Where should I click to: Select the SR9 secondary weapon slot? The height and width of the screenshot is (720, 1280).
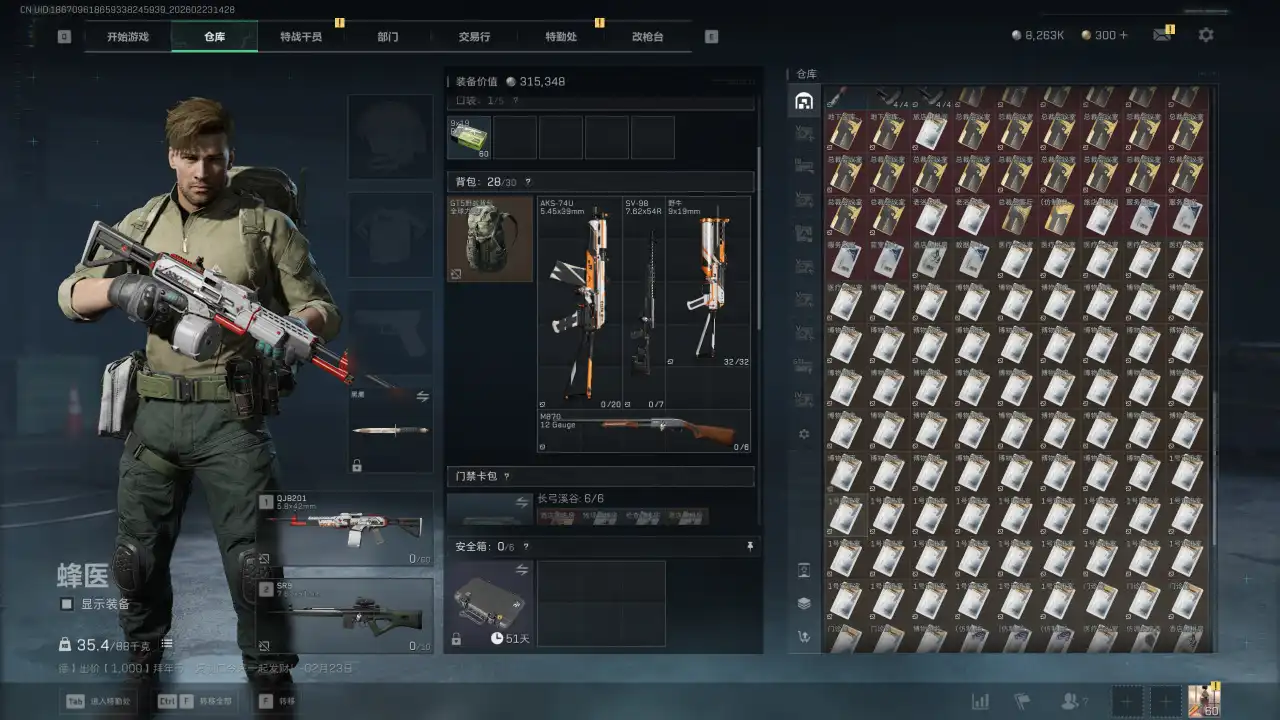coord(346,615)
